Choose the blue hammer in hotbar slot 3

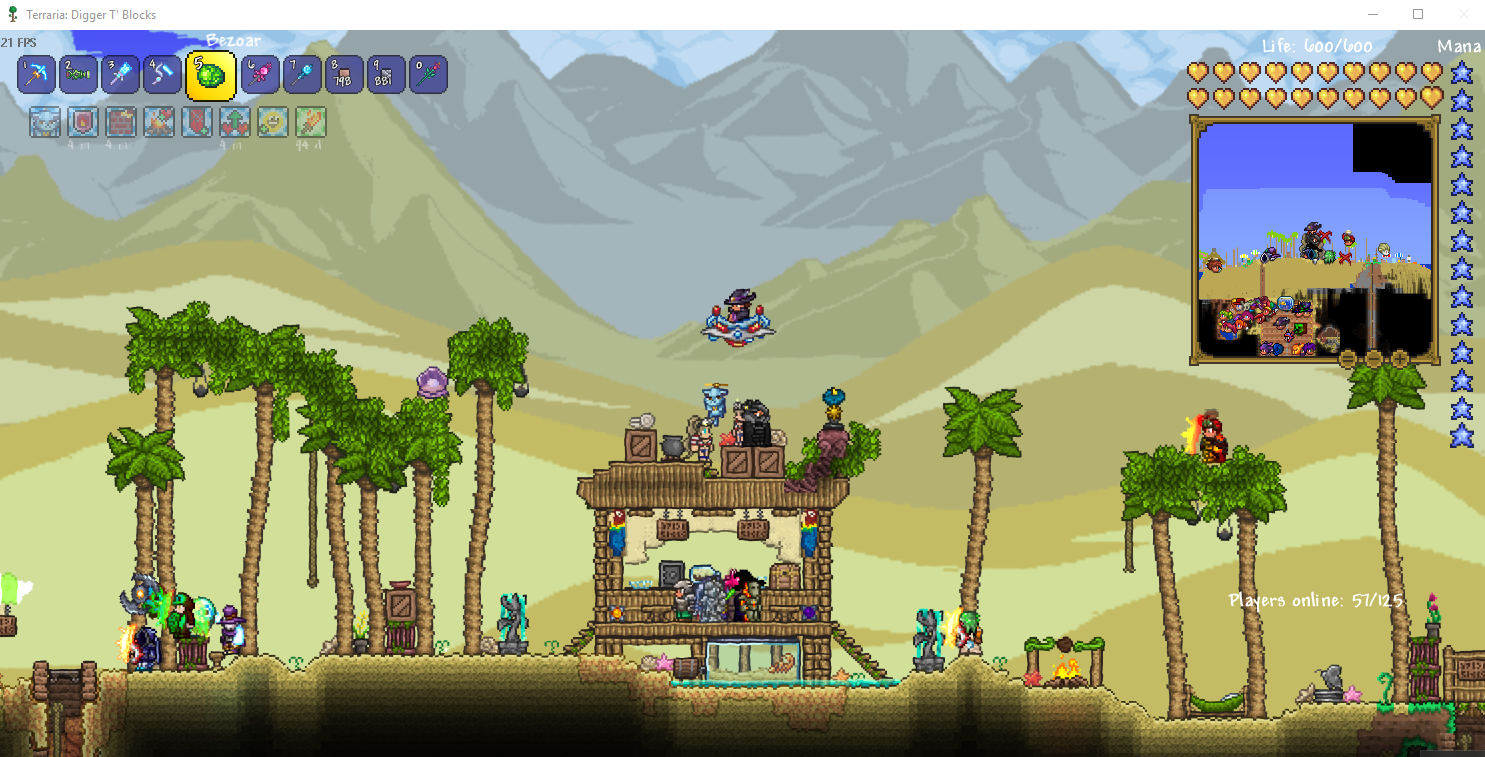pyautogui.click(x=120, y=75)
